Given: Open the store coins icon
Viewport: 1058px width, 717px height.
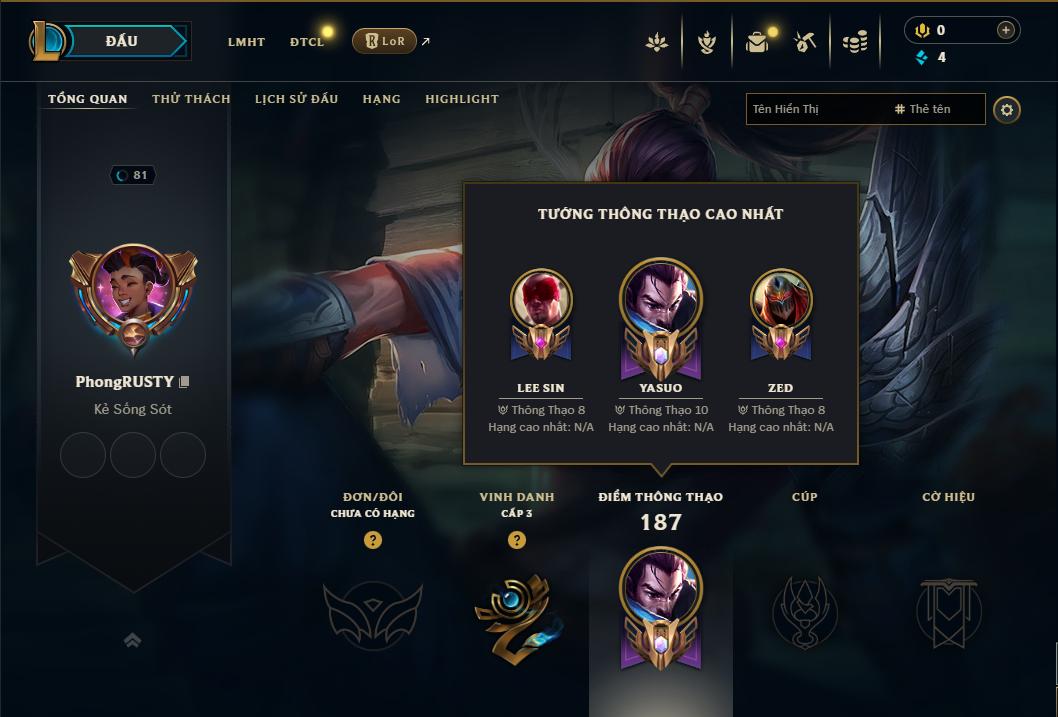Looking at the screenshot, I should 855,42.
